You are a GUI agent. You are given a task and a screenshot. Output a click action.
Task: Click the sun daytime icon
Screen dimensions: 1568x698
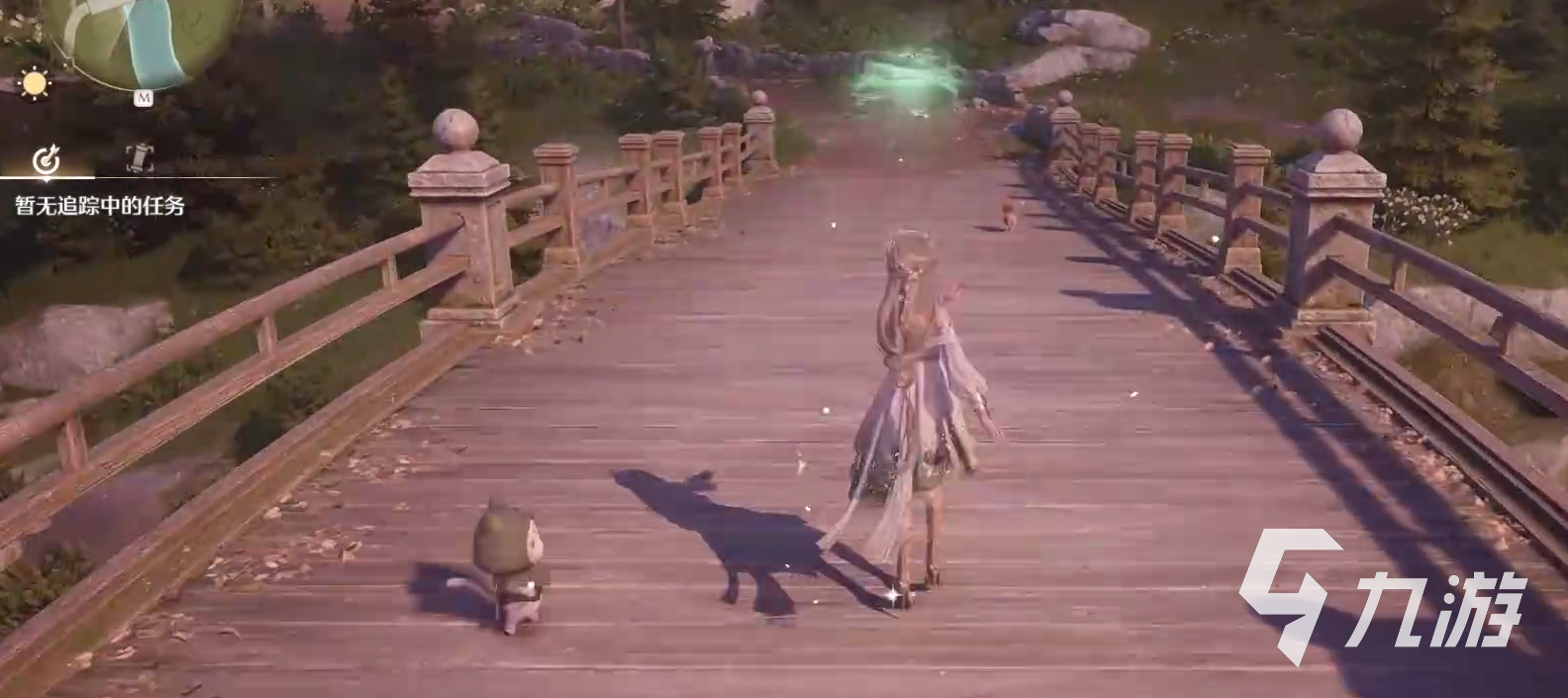35,84
